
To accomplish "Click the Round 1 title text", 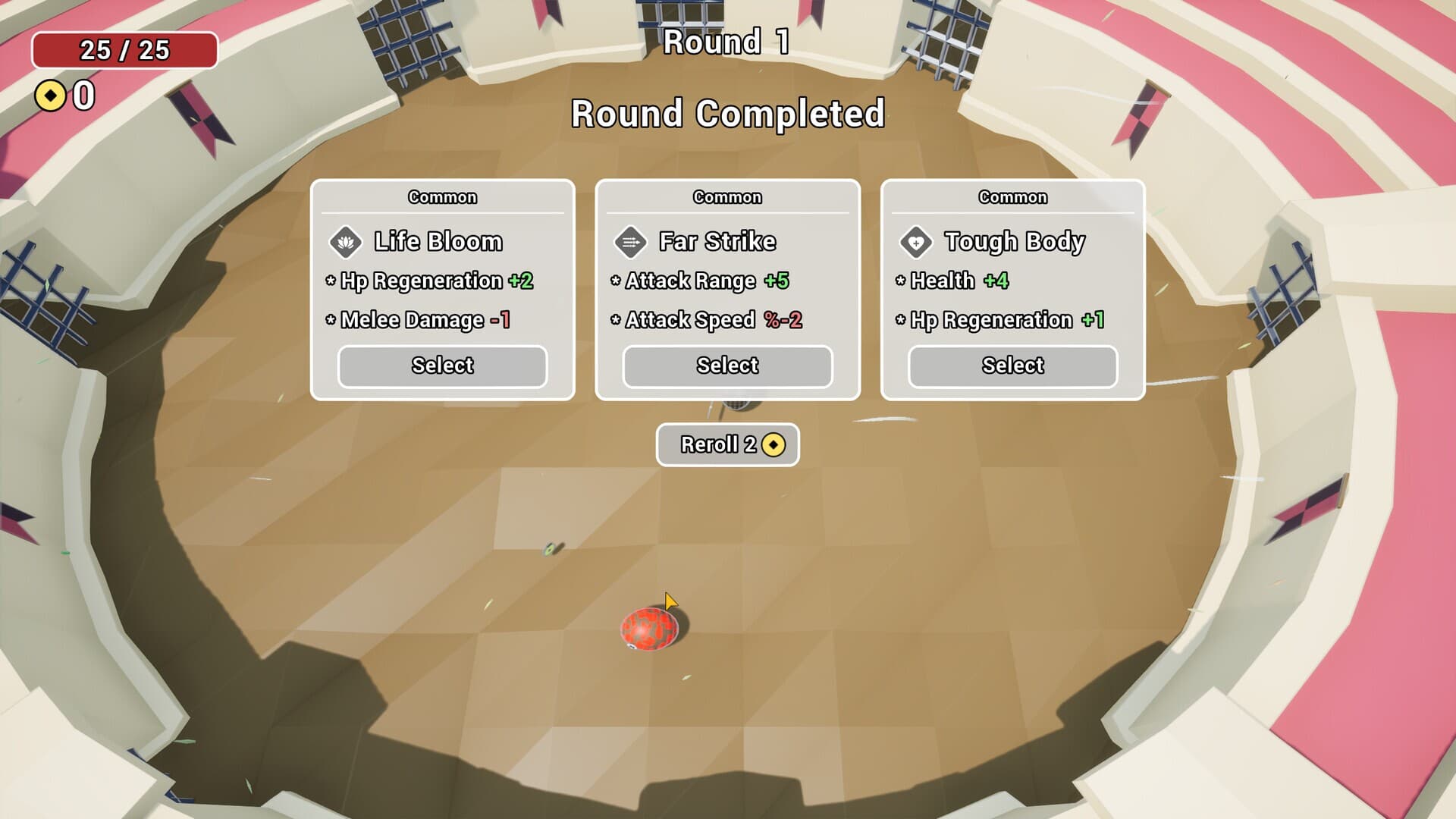I will pos(727,44).
